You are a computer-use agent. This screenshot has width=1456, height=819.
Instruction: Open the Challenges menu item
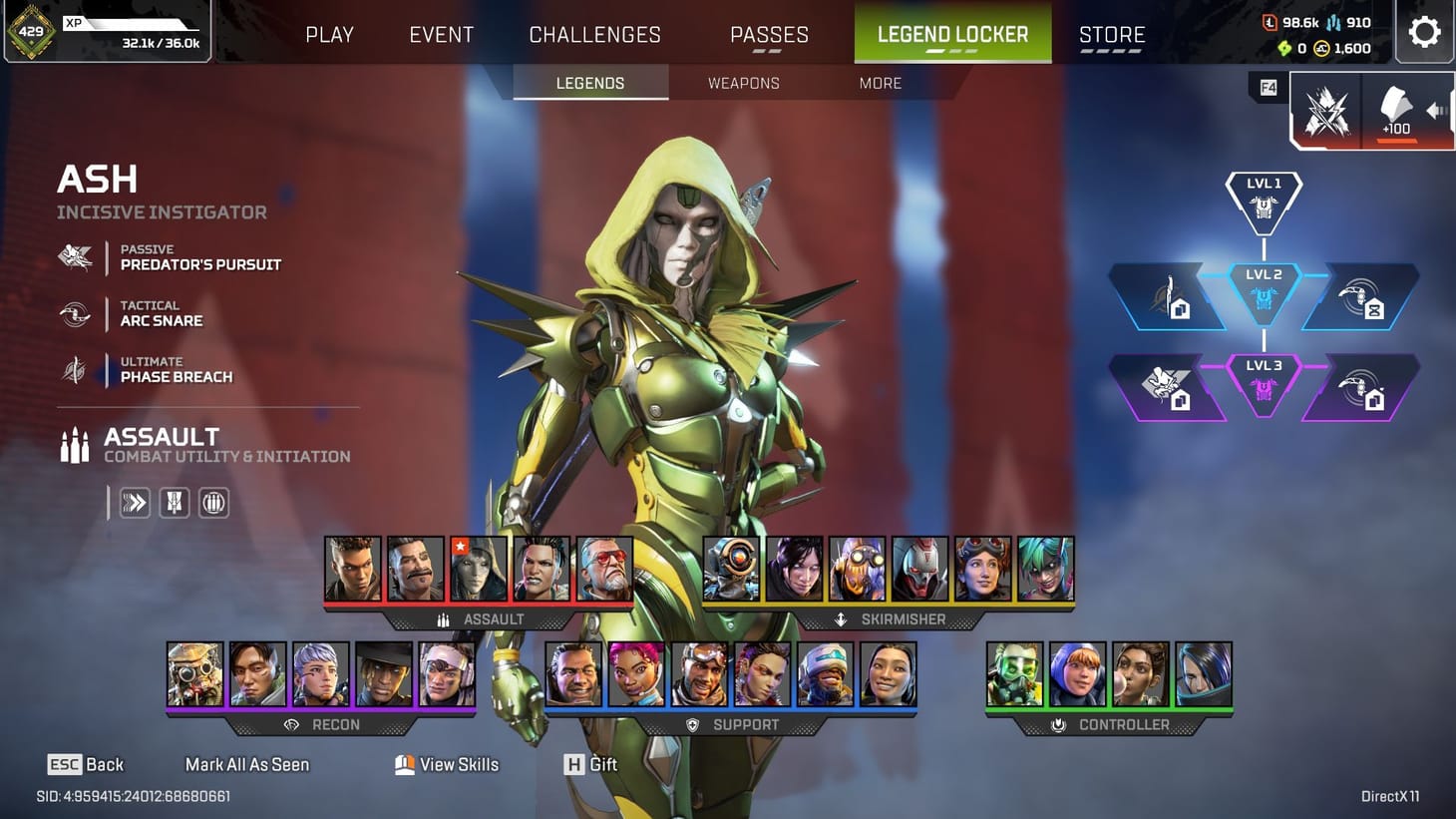coord(595,33)
